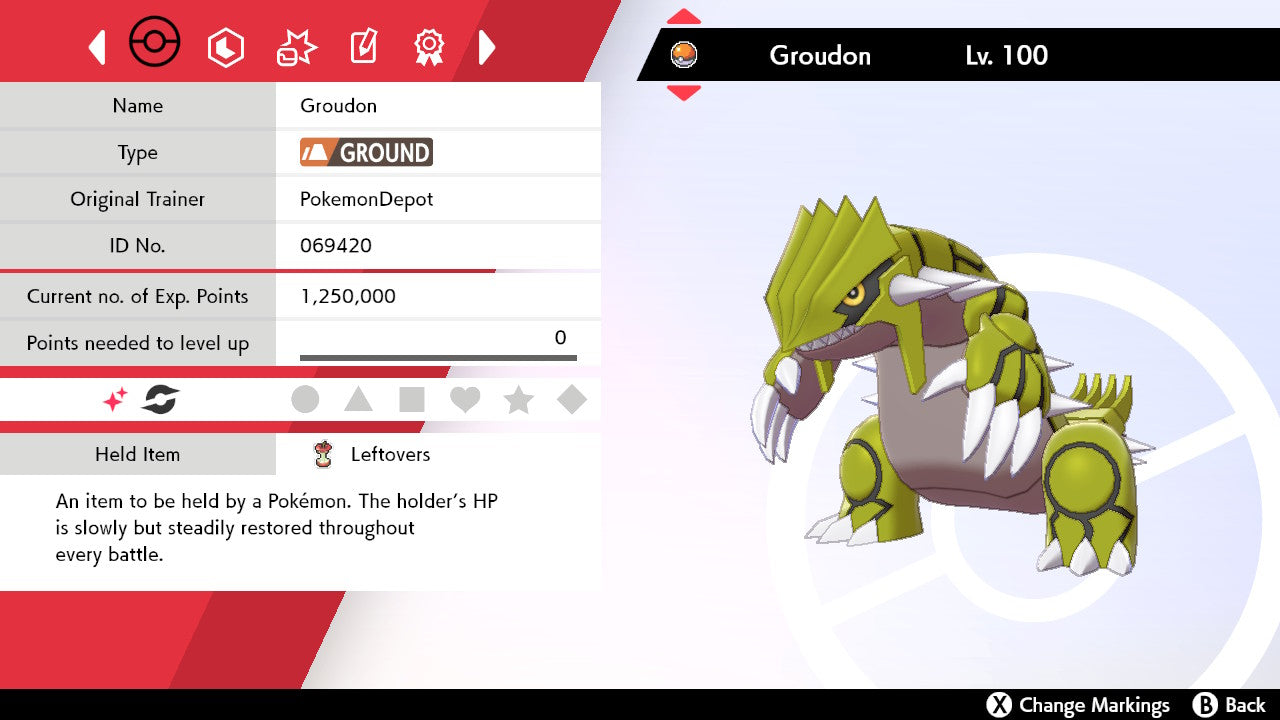Viewport: 1280px width, 720px height.
Task: Open the battle moves tab
Action: [296, 47]
